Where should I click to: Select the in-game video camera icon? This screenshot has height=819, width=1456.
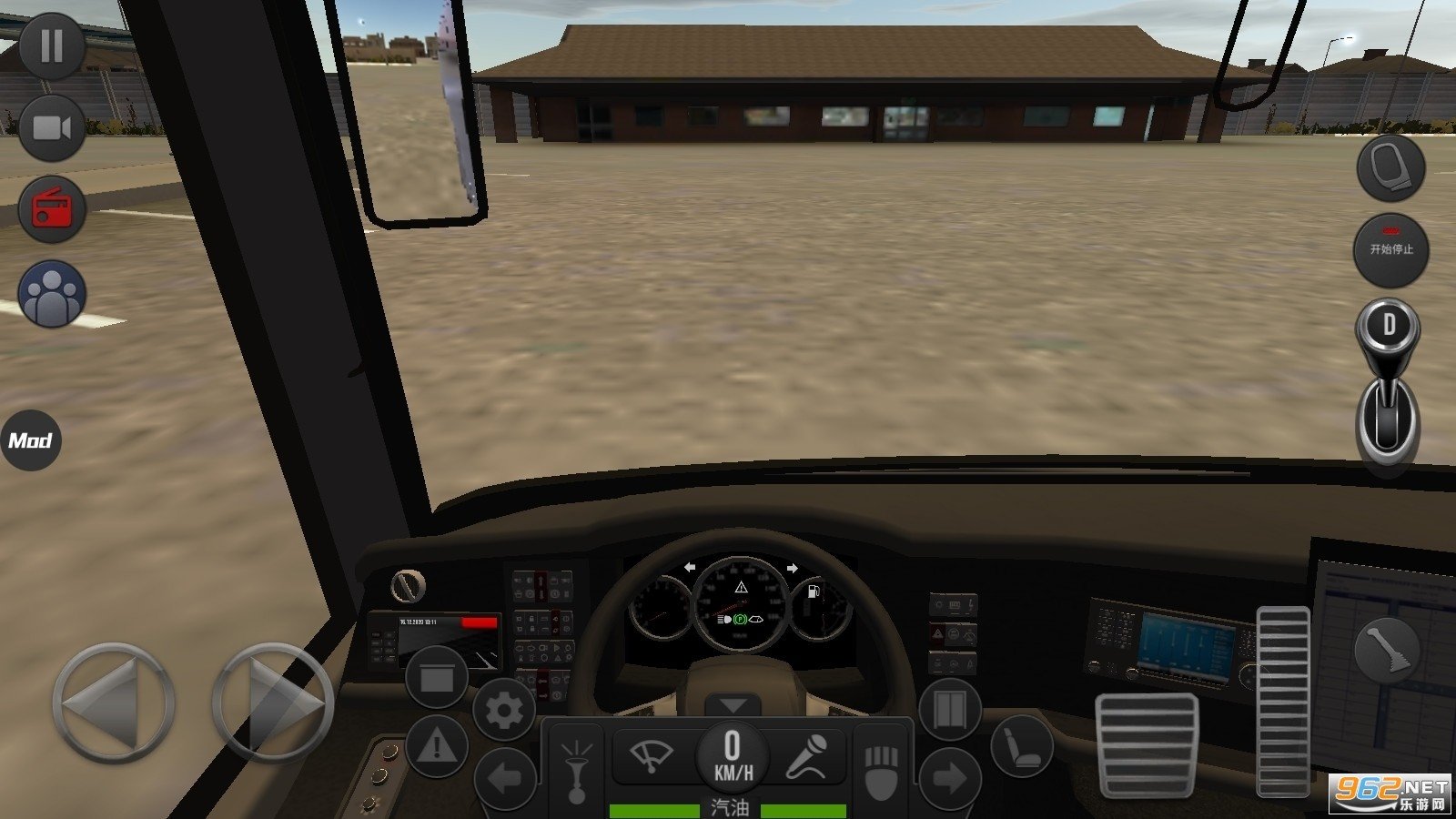pos(50,127)
